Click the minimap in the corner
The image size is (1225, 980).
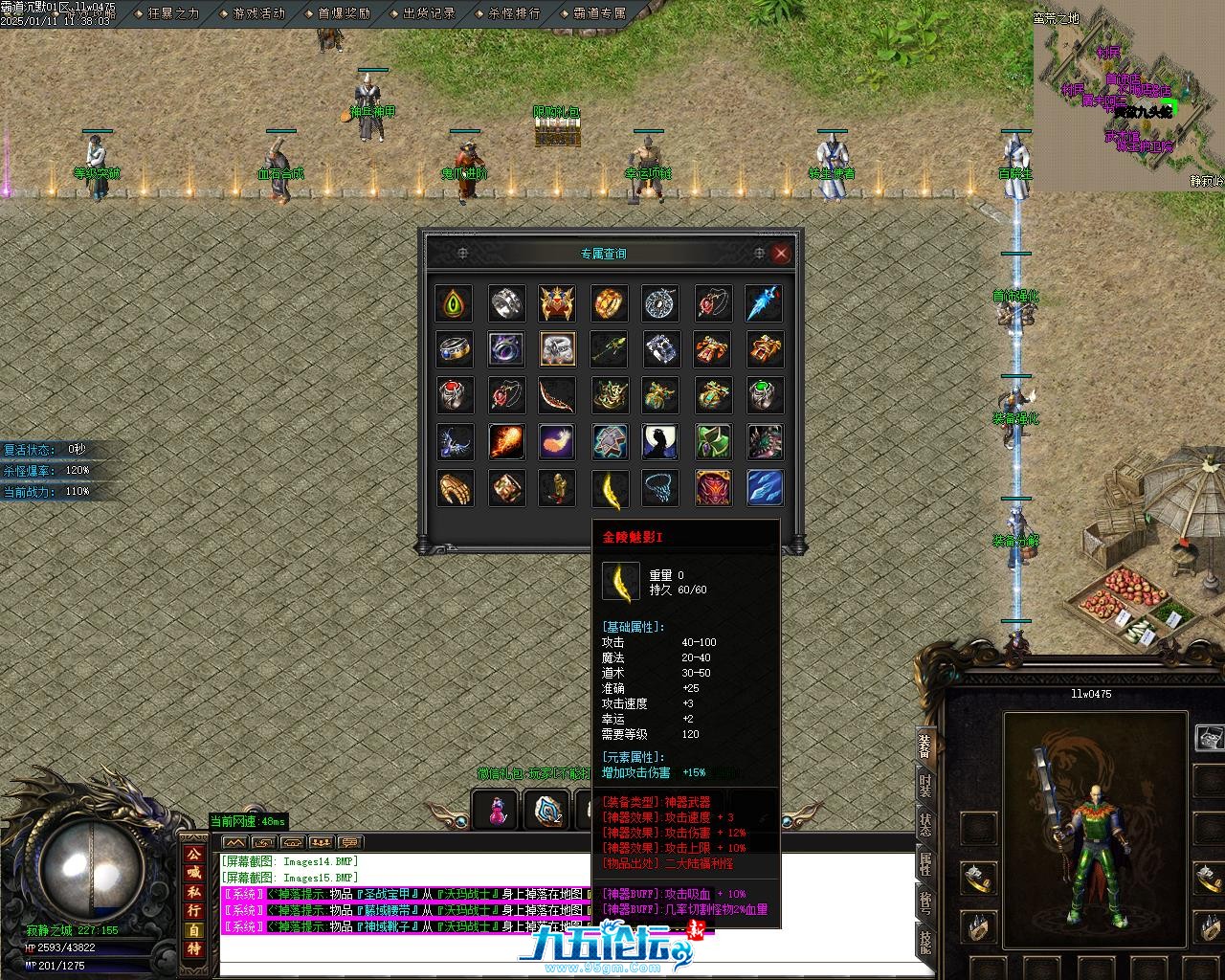tap(1129, 96)
